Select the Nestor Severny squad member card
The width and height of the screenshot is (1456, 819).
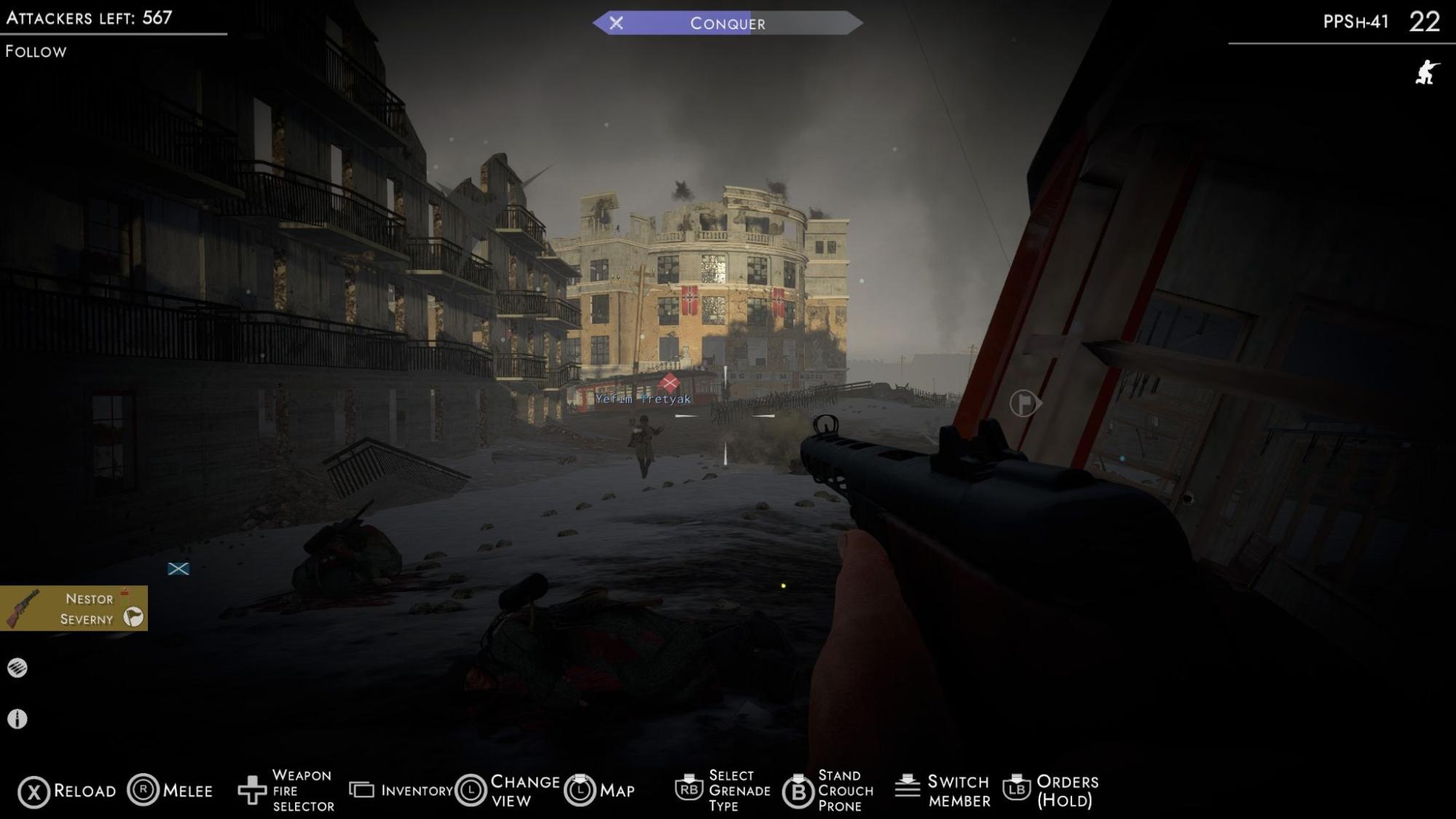tap(74, 608)
